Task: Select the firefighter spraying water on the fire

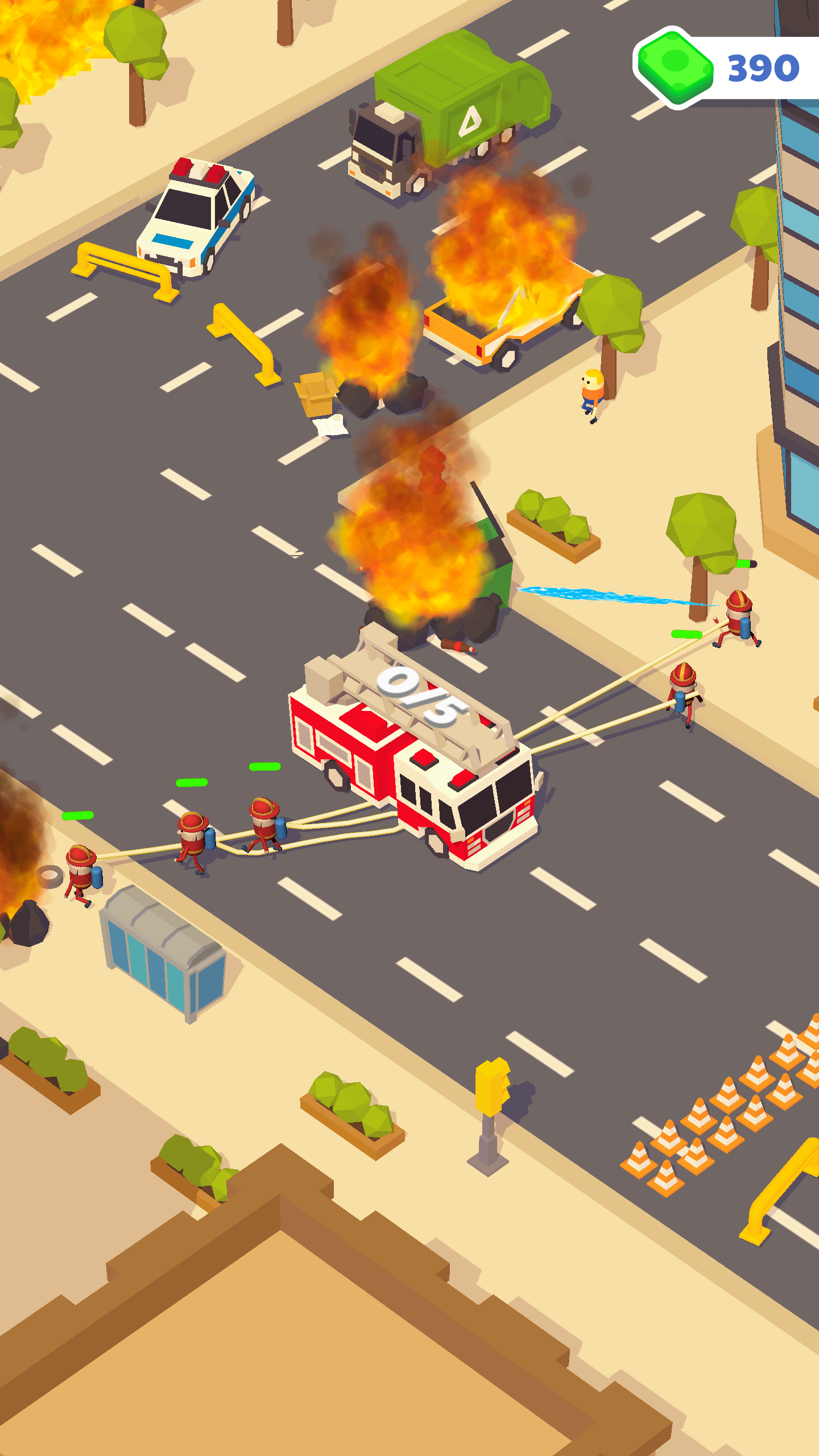Action: click(x=739, y=623)
